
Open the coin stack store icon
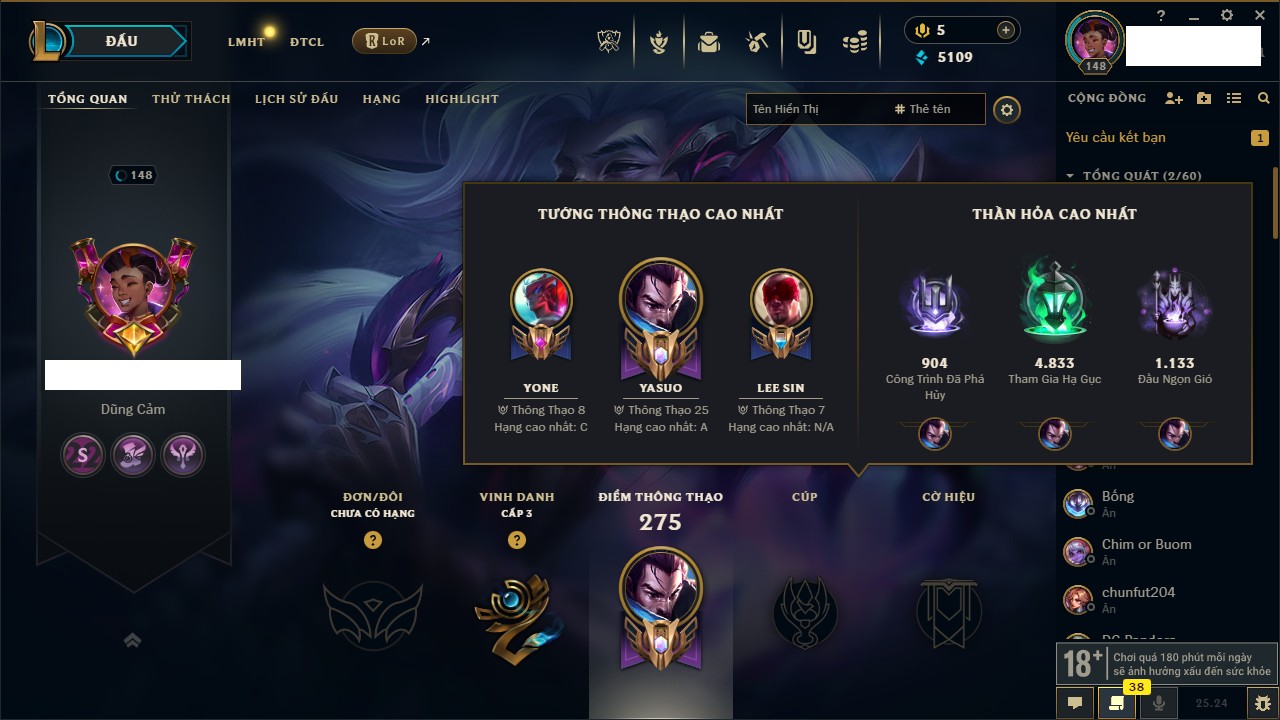tap(854, 42)
